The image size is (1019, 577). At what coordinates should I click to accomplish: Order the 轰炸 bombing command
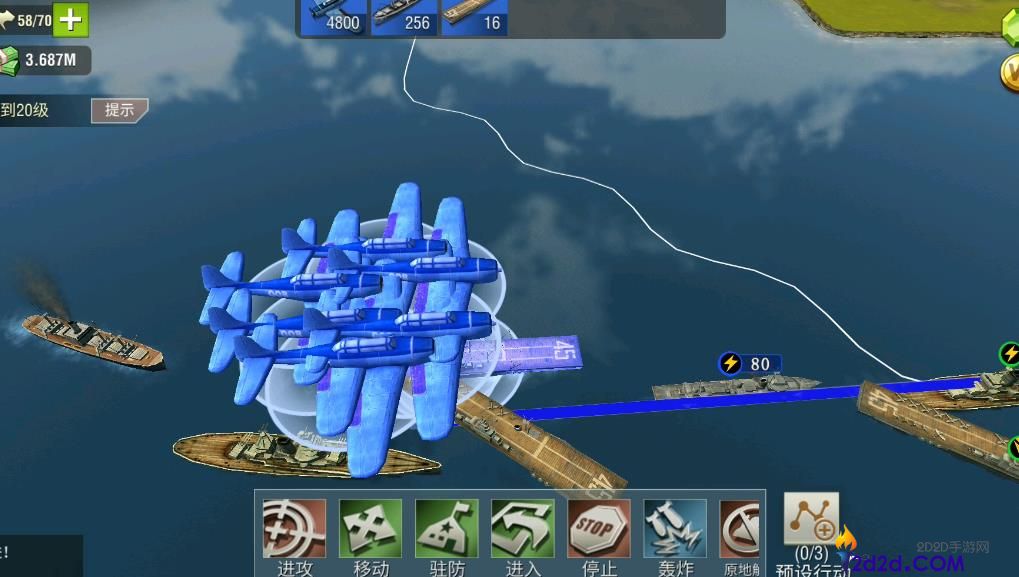click(675, 530)
